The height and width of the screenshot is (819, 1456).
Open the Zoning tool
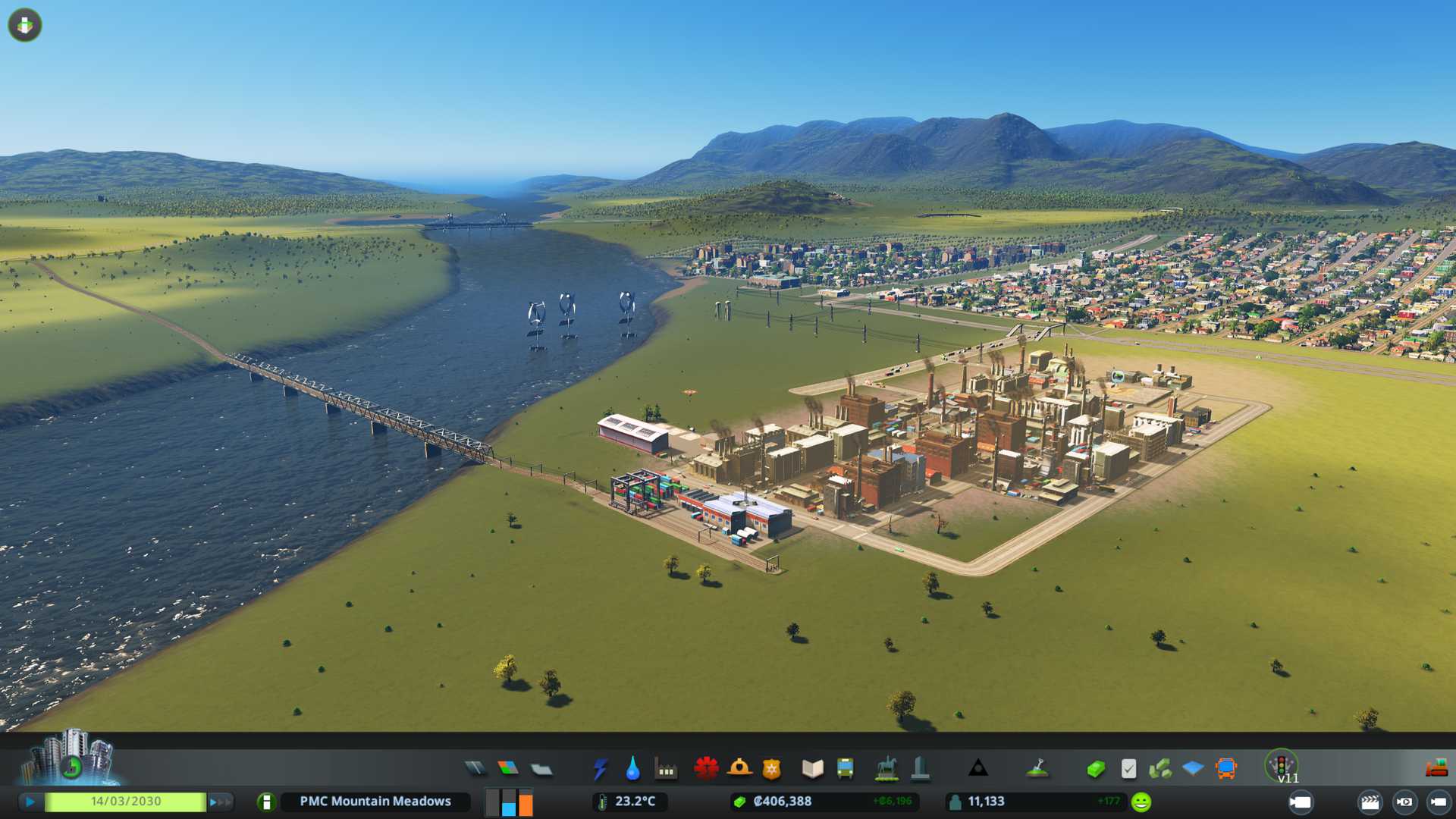tap(508, 769)
